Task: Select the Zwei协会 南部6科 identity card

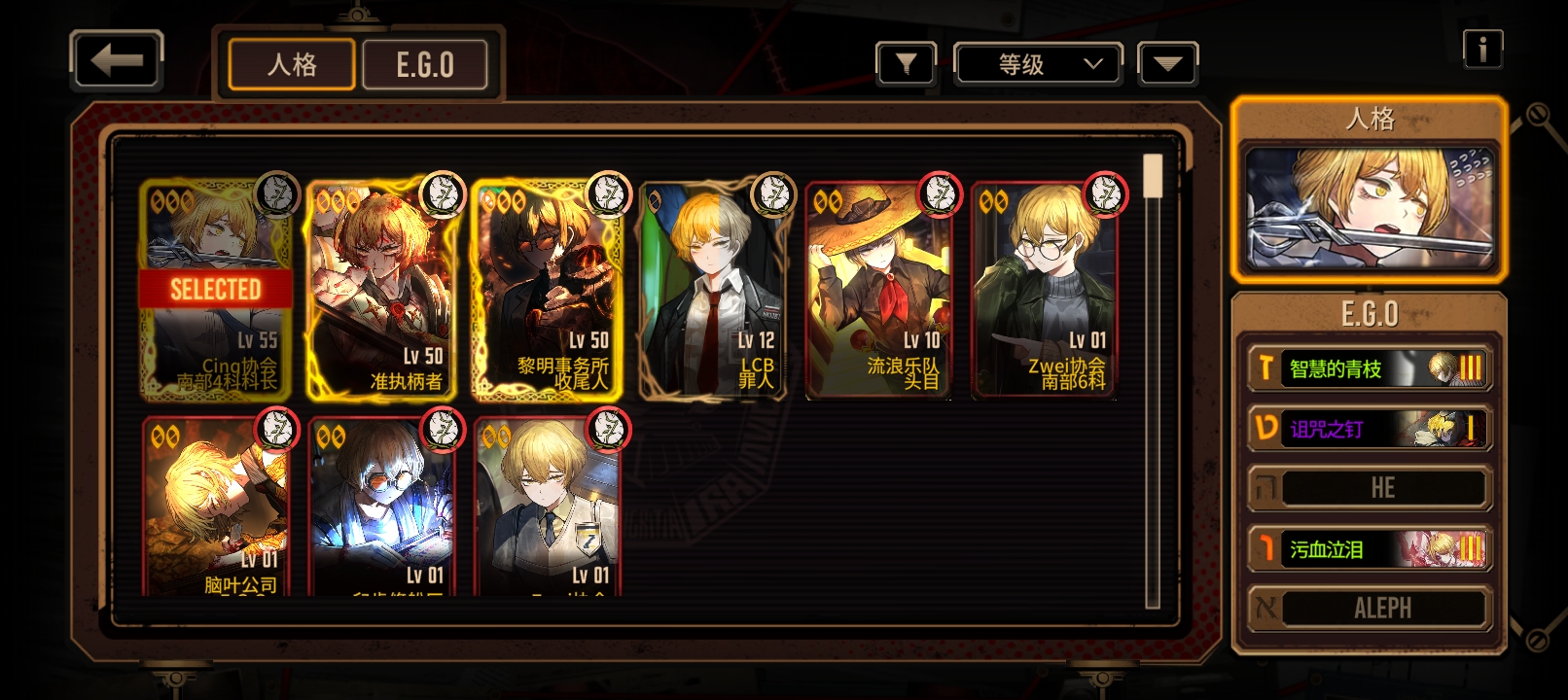Action: (x=1044, y=292)
